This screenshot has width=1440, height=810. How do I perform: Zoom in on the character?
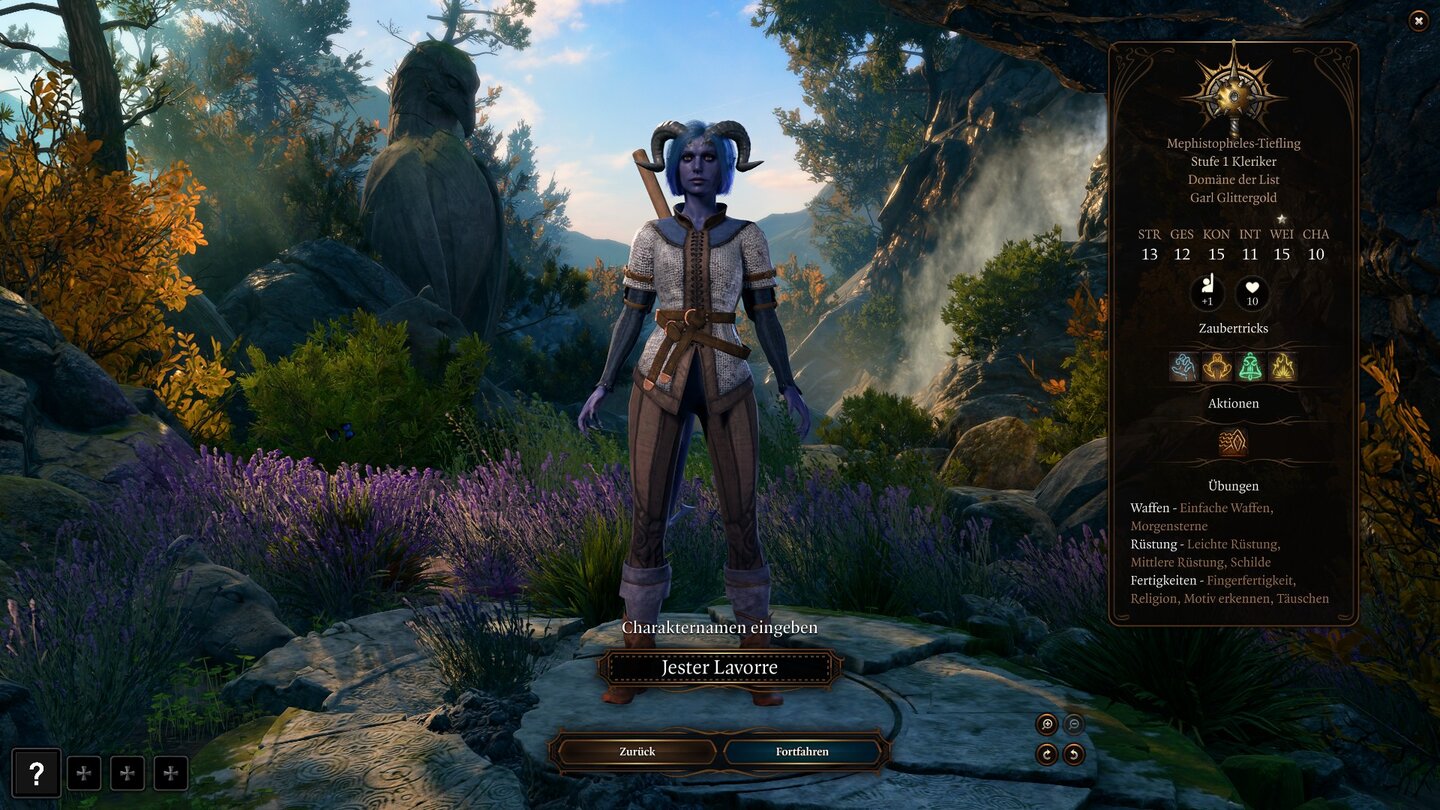click(1047, 725)
